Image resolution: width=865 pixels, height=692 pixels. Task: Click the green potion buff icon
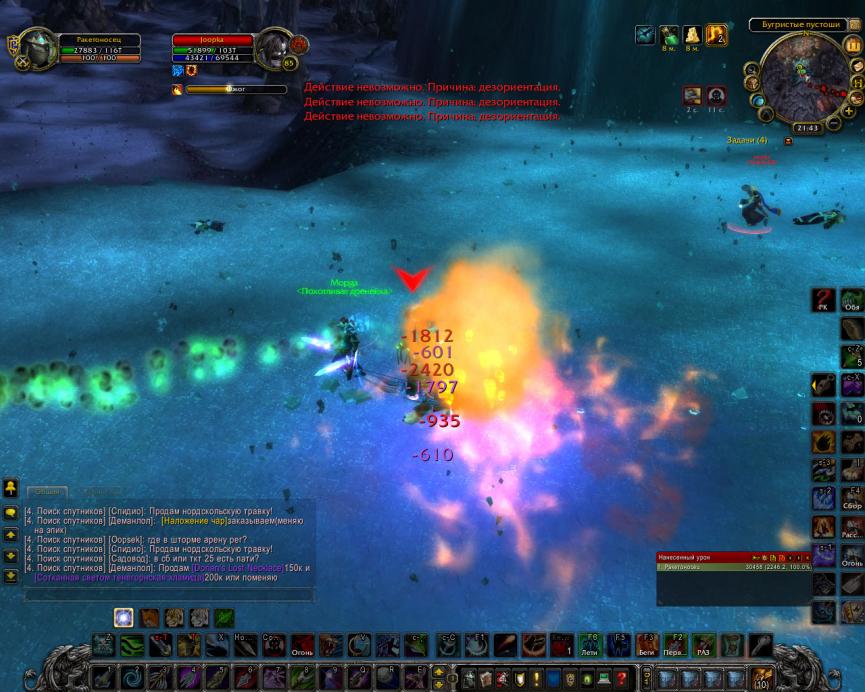(668, 36)
